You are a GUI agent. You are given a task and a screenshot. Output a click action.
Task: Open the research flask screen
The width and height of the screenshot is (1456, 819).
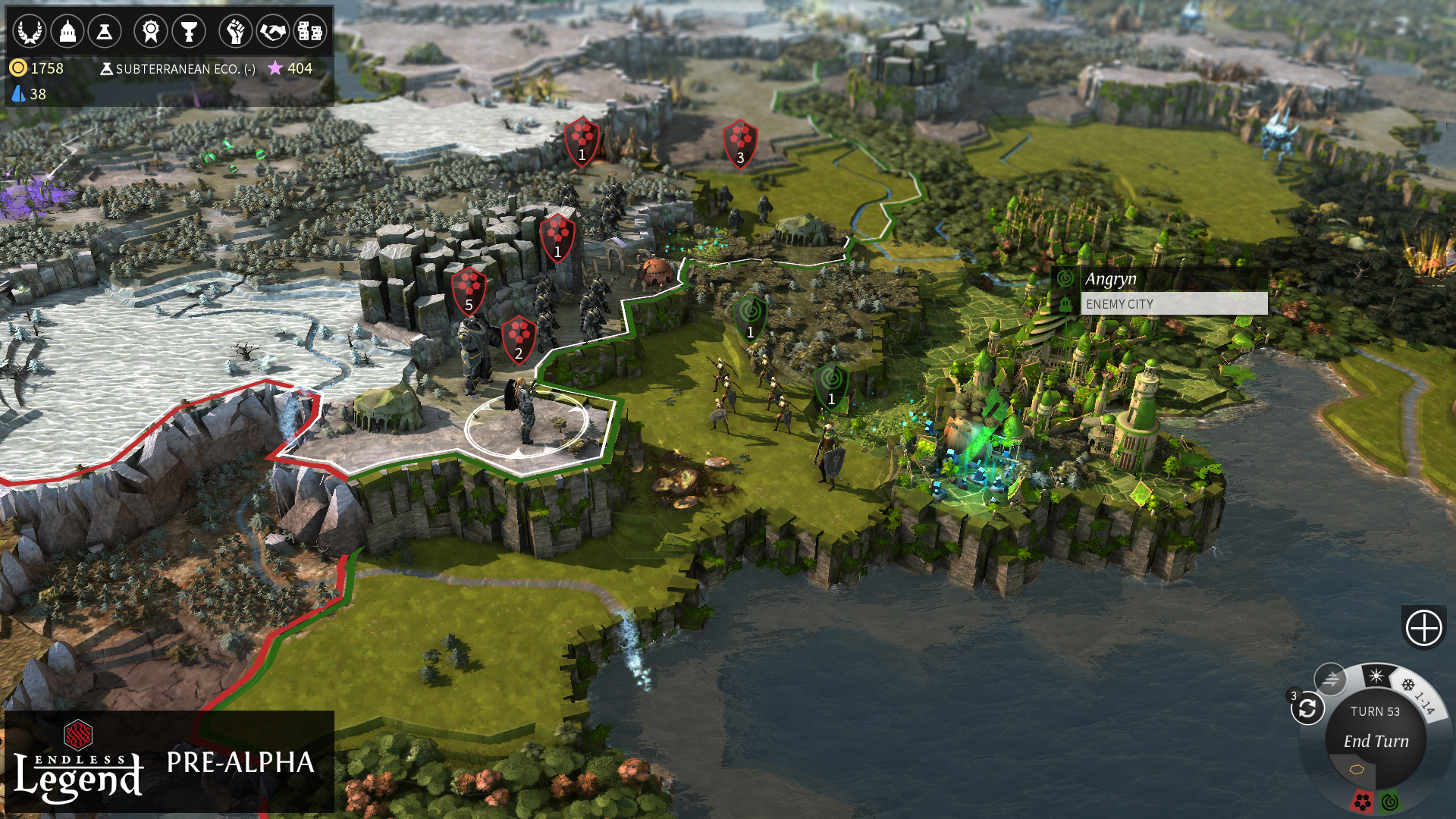point(105,32)
